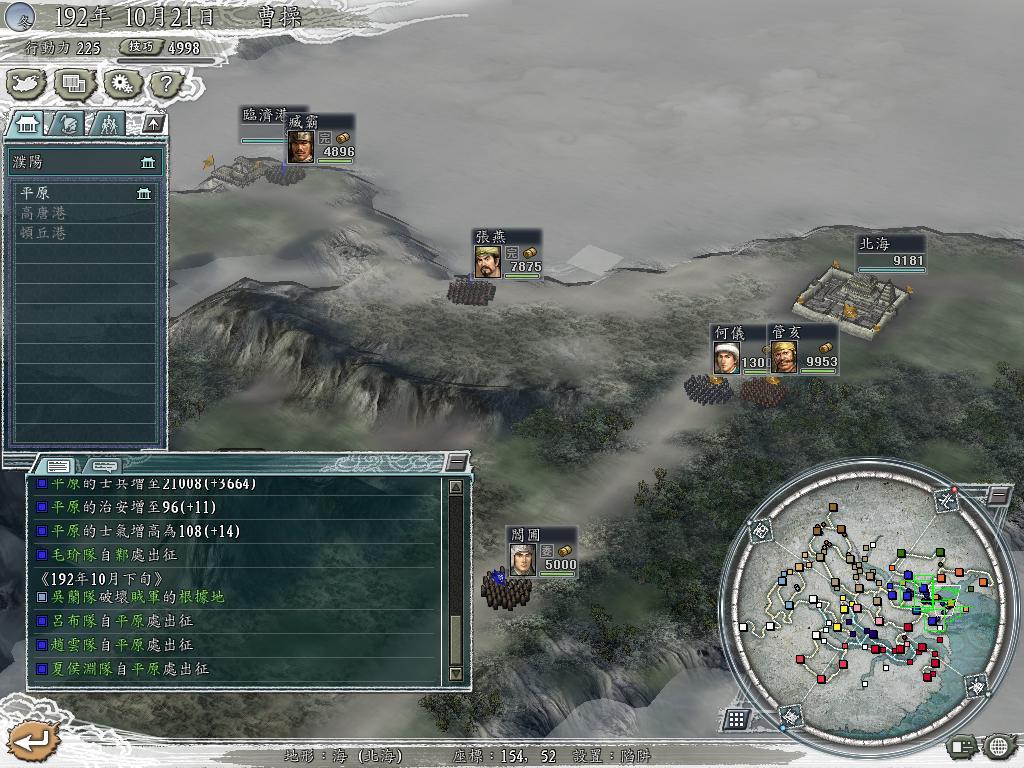Minimize the message log panel

(456, 462)
